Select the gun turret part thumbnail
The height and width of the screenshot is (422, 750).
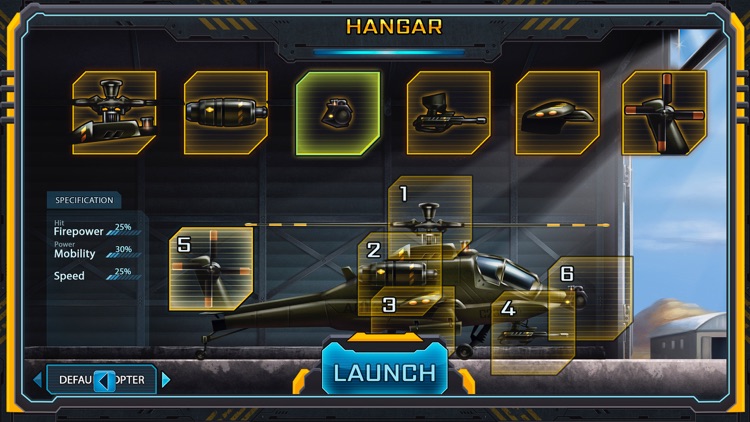coord(449,112)
